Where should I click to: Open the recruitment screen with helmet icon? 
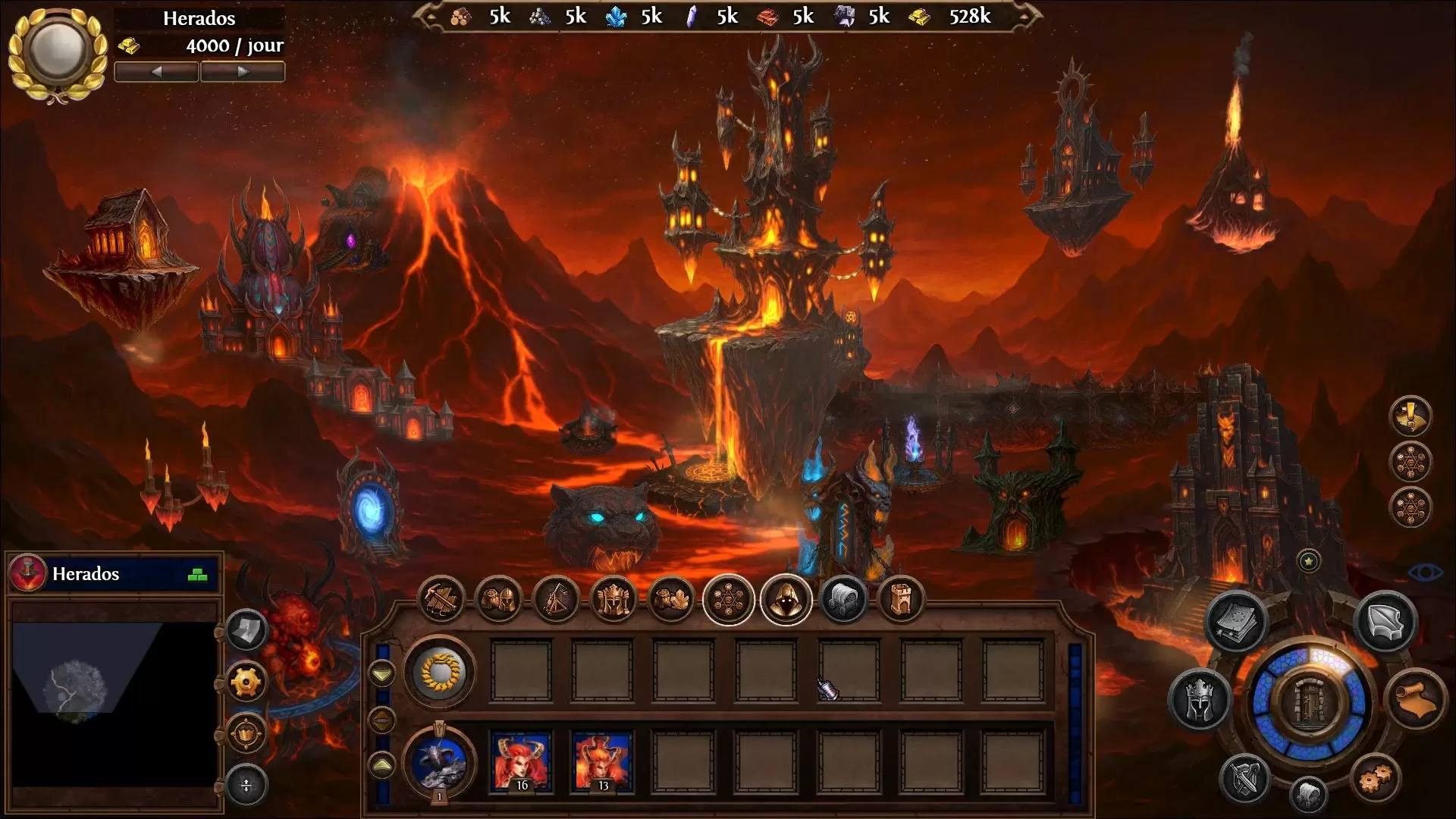coord(498,600)
